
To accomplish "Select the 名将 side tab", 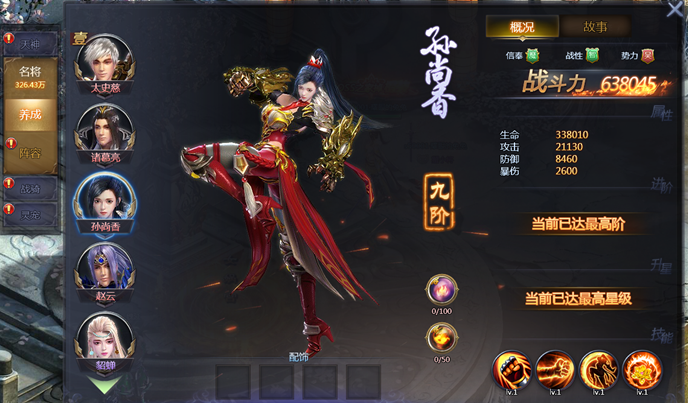I will tap(30, 76).
